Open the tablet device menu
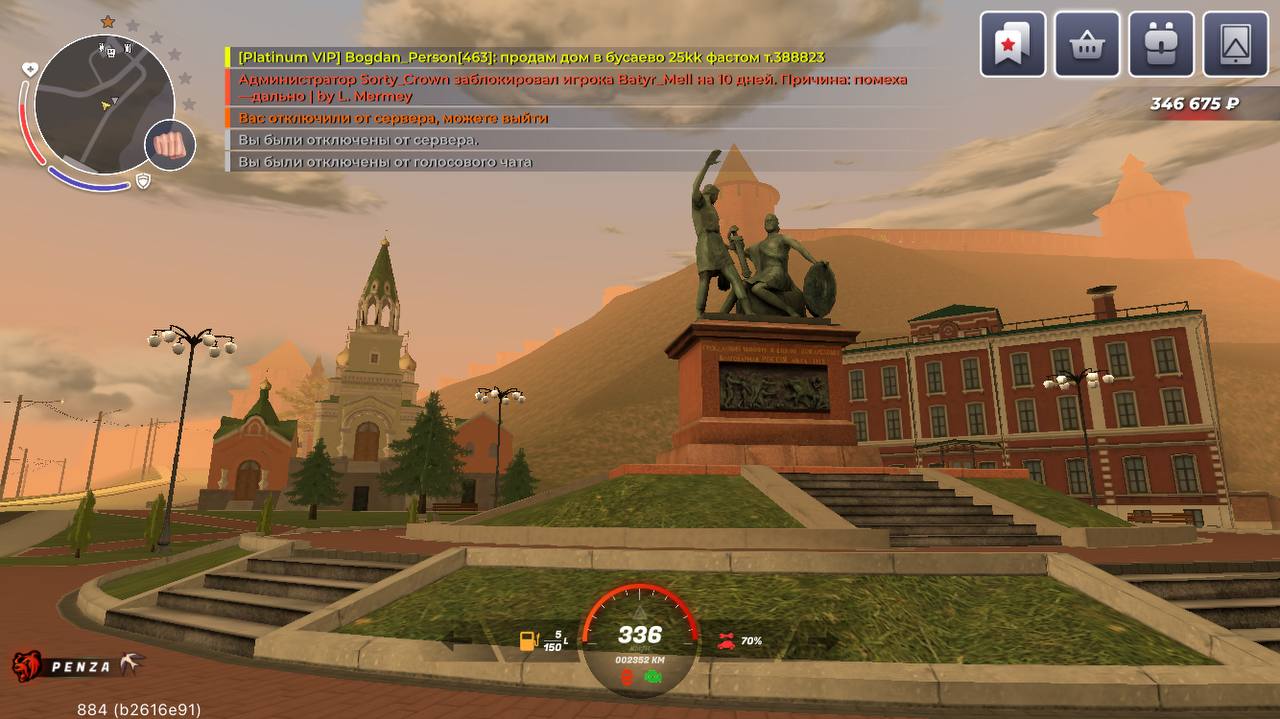 [x=1236, y=44]
